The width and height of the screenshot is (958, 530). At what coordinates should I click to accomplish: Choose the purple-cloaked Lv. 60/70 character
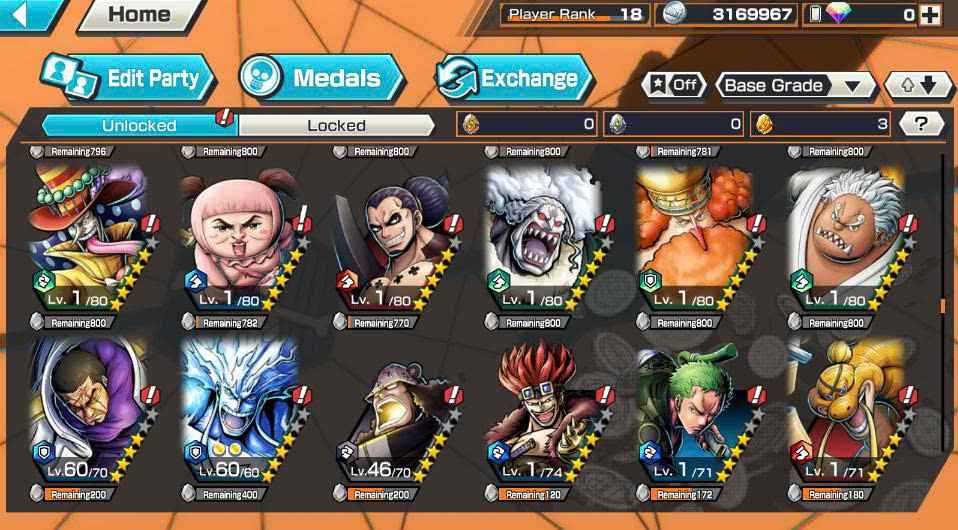(86, 410)
